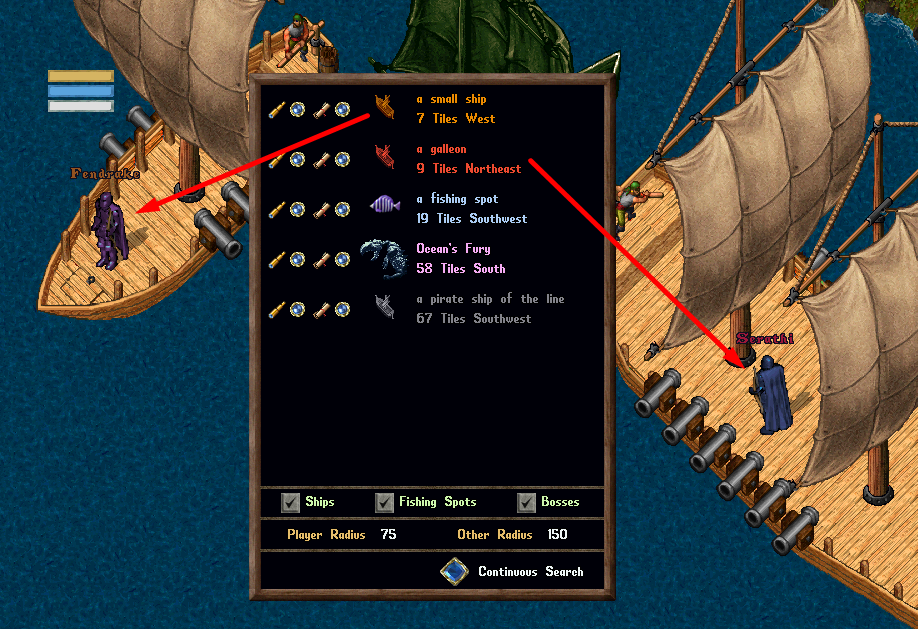
Task: Select the pirate ship of the line row
Action: 474,309
